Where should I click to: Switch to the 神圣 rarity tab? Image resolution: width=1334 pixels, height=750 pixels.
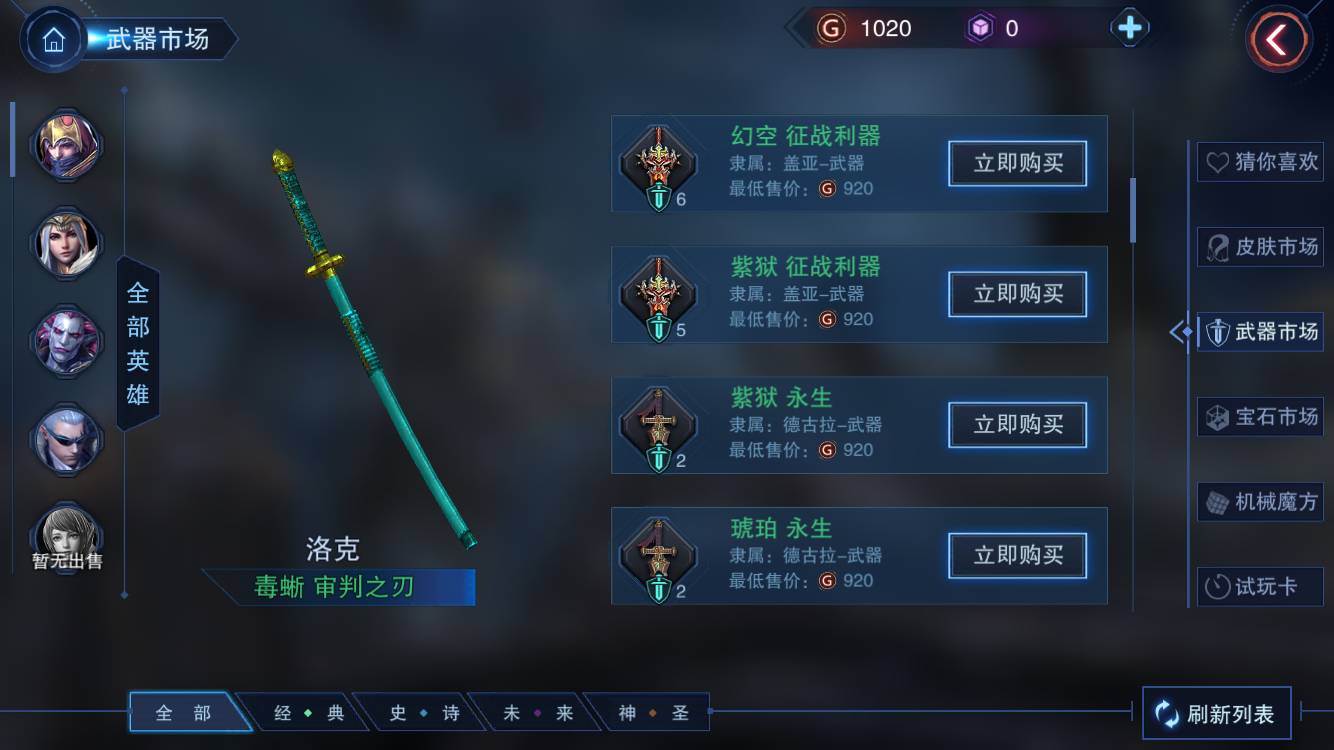653,713
